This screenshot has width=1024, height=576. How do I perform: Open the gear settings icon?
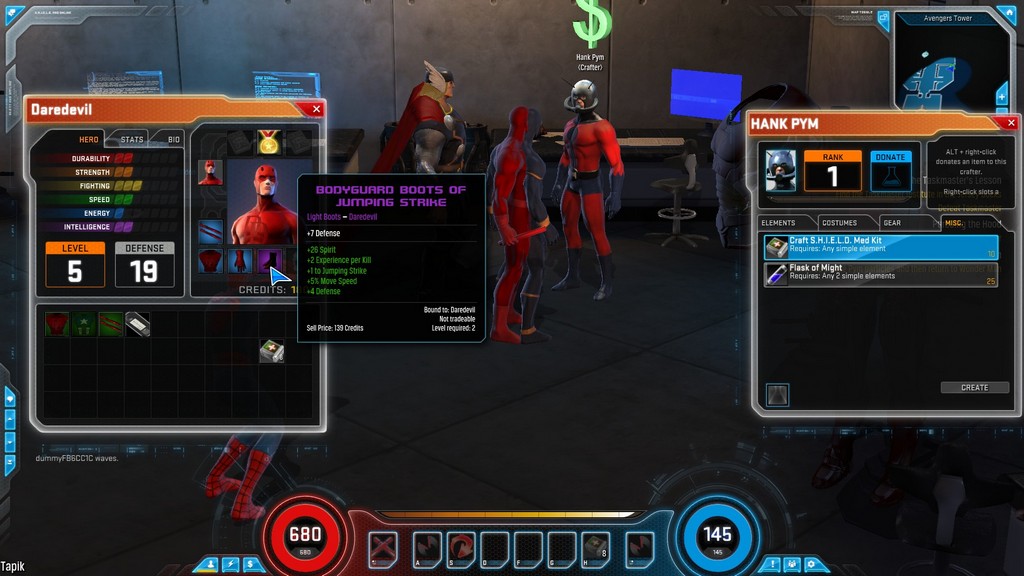[812, 565]
